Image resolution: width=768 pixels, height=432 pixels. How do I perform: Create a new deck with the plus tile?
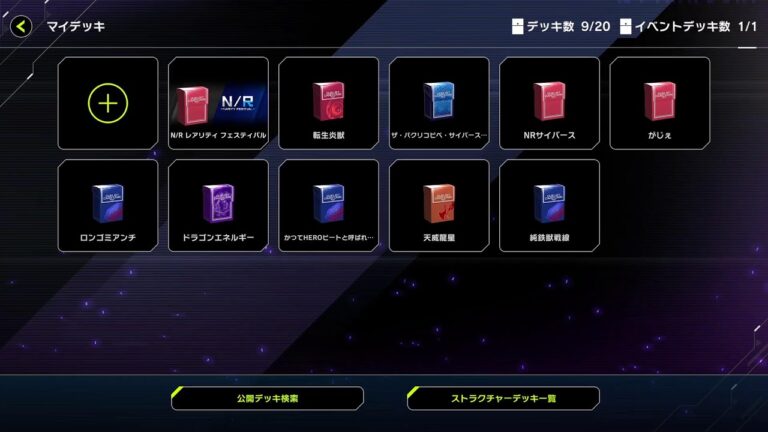[108, 103]
